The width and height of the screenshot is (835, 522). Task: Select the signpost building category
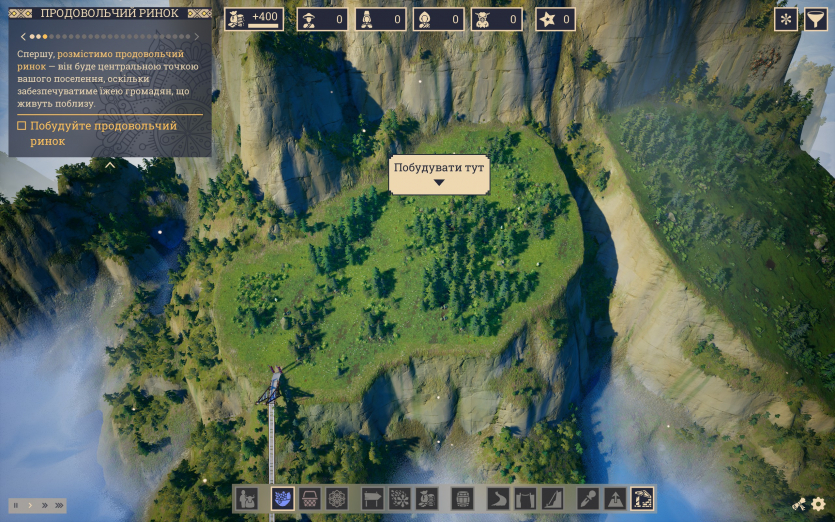point(372,498)
